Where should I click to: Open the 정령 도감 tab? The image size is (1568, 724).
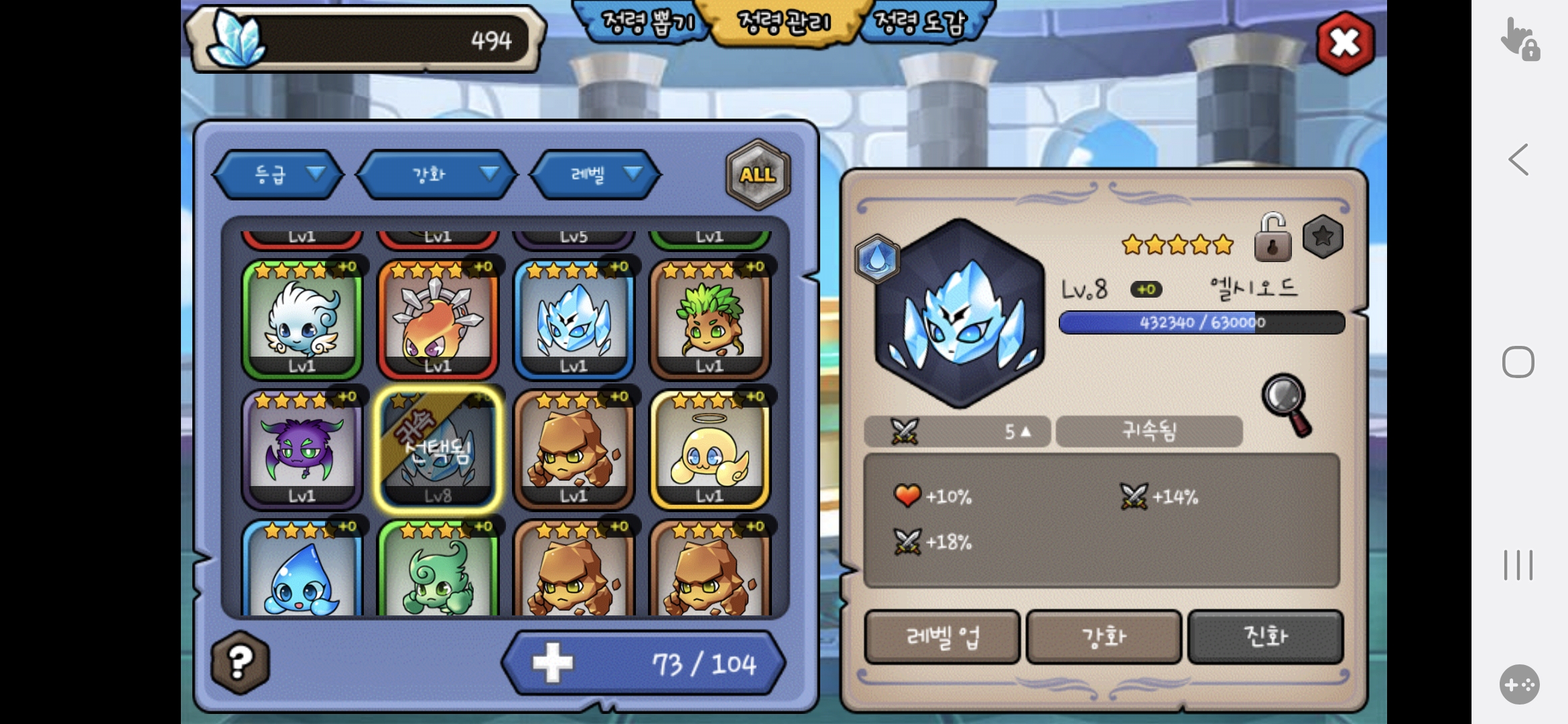pyautogui.click(x=921, y=22)
